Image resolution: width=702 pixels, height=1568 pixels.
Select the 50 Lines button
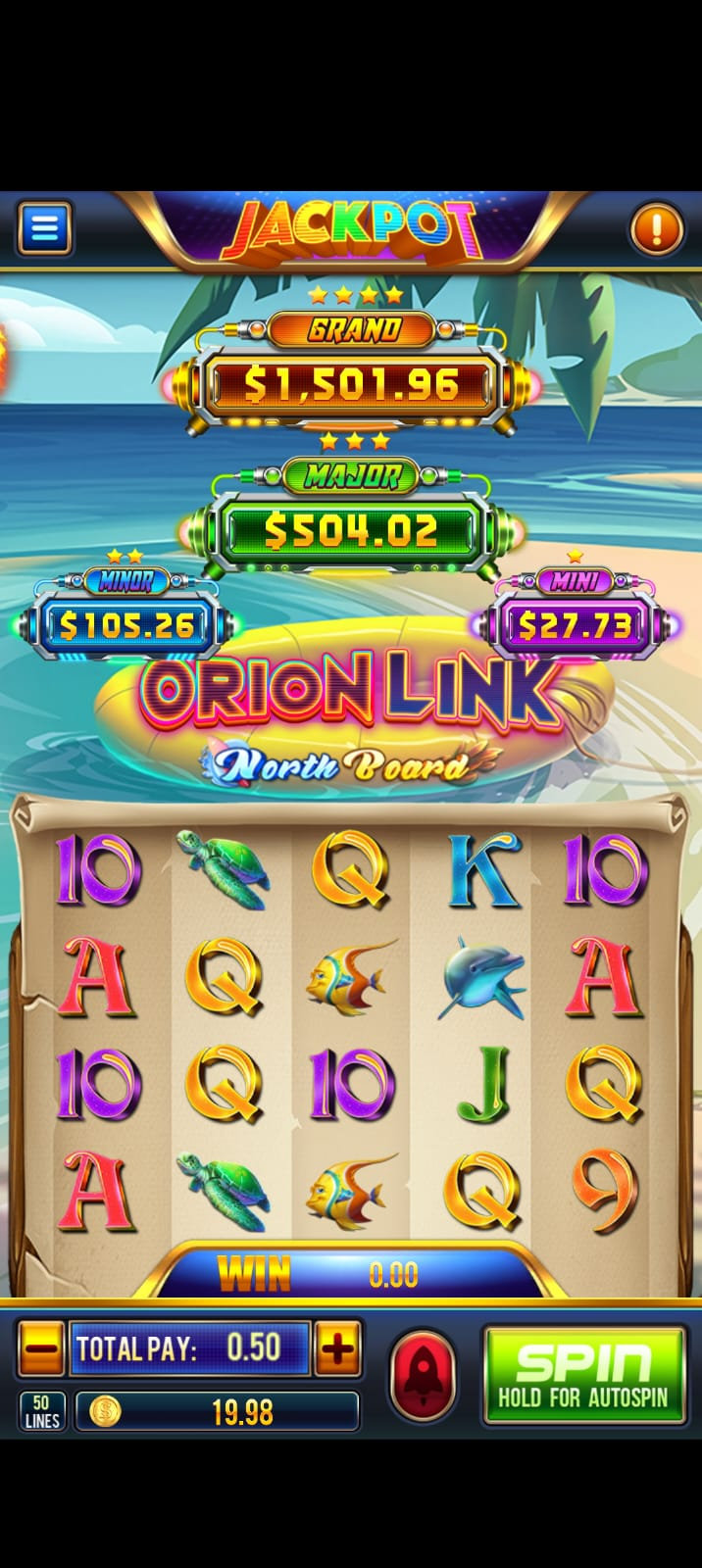pyautogui.click(x=42, y=1411)
